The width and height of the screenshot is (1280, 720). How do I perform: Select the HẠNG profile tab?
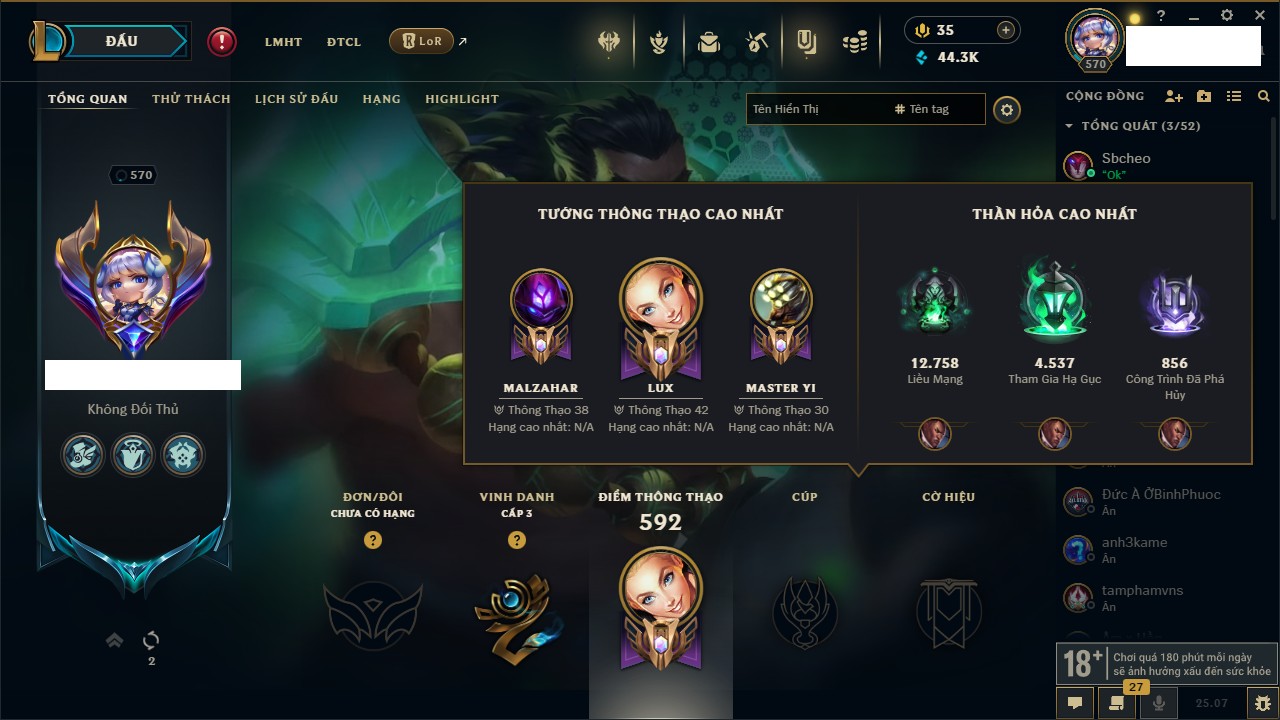click(381, 99)
